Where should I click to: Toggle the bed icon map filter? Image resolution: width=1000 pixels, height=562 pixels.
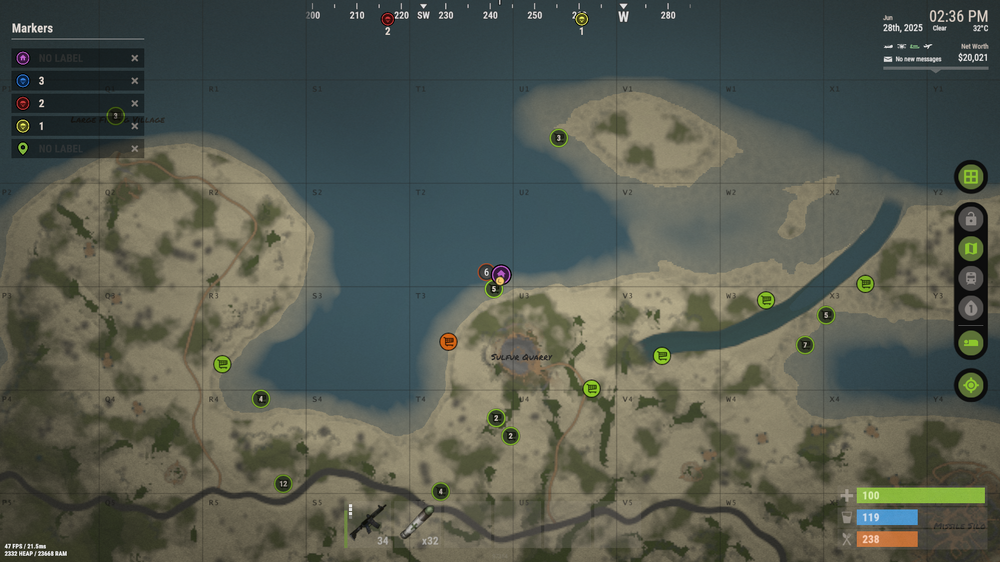[970, 343]
